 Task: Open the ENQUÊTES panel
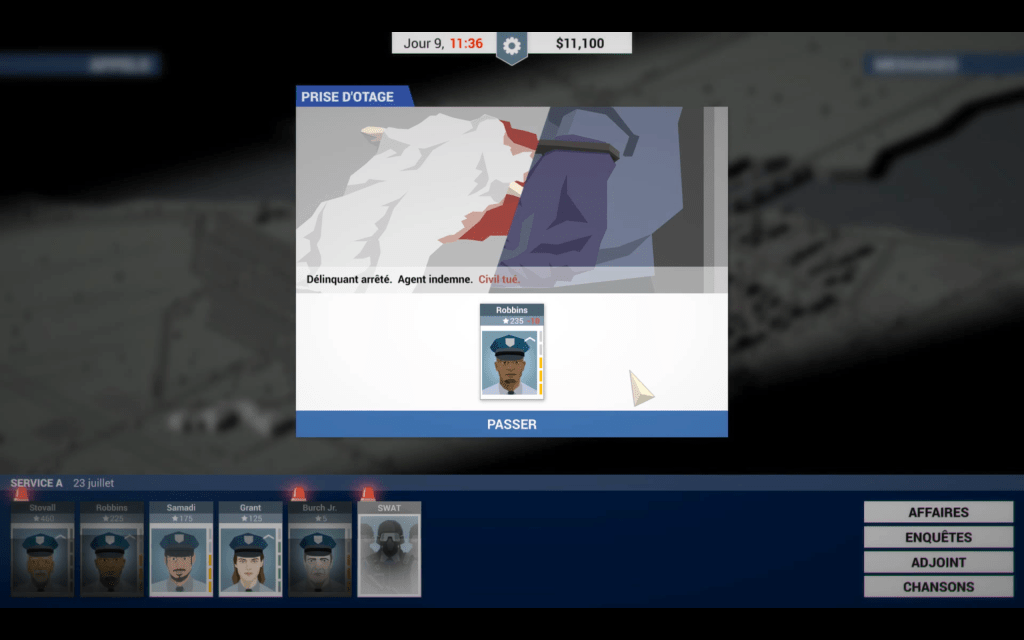tap(938, 537)
